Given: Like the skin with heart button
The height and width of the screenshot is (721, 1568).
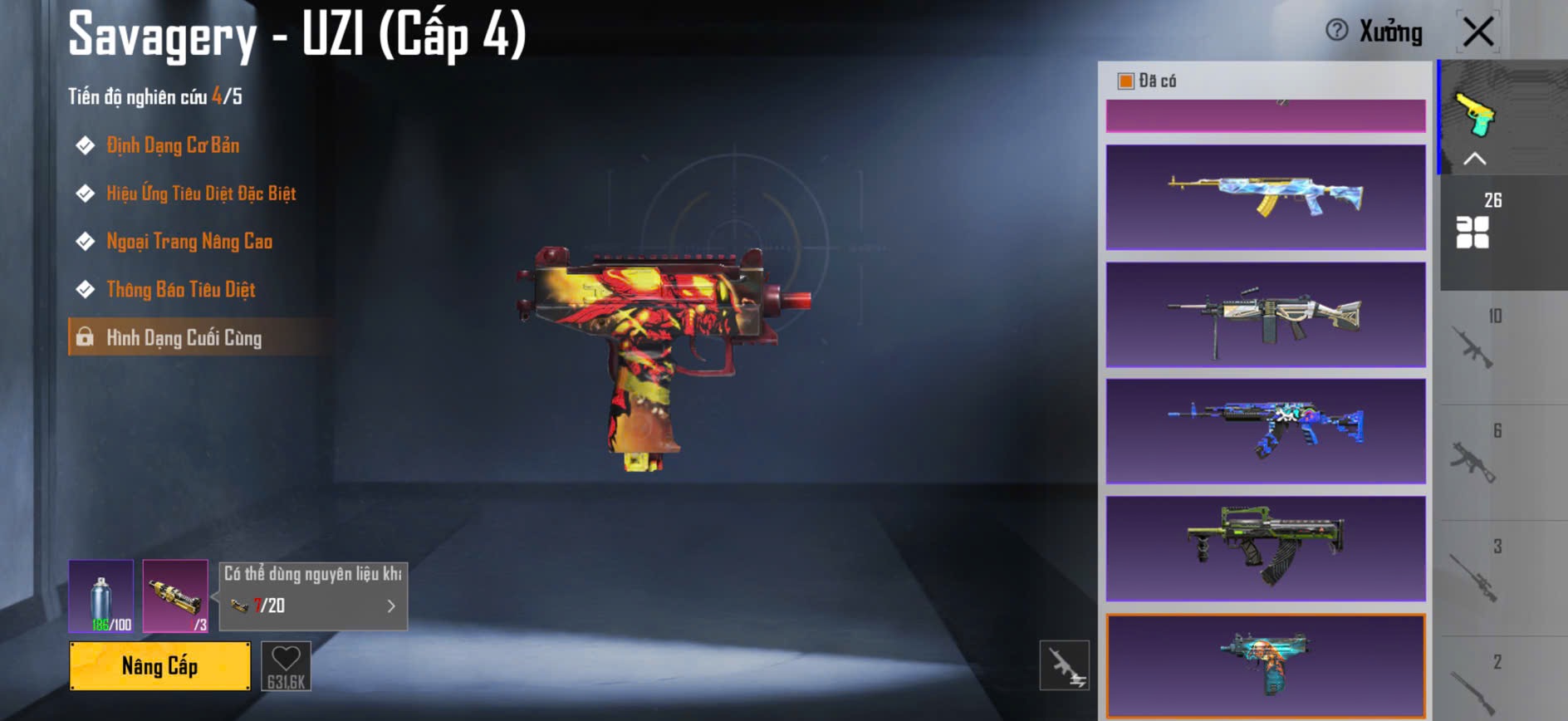Looking at the screenshot, I should click(x=286, y=665).
